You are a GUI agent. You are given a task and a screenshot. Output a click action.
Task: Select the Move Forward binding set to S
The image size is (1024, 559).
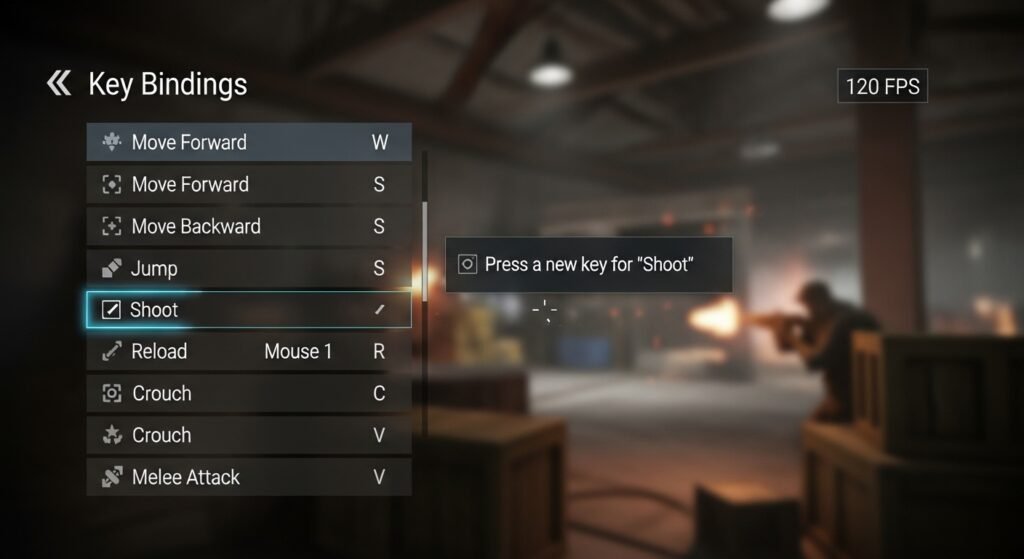(x=248, y=184)
